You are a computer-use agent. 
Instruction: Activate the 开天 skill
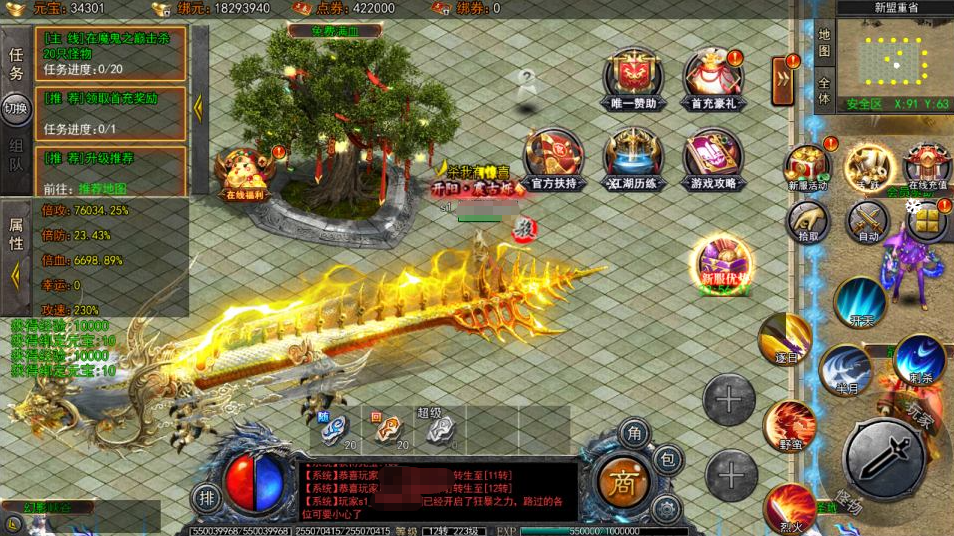[860, 303]
